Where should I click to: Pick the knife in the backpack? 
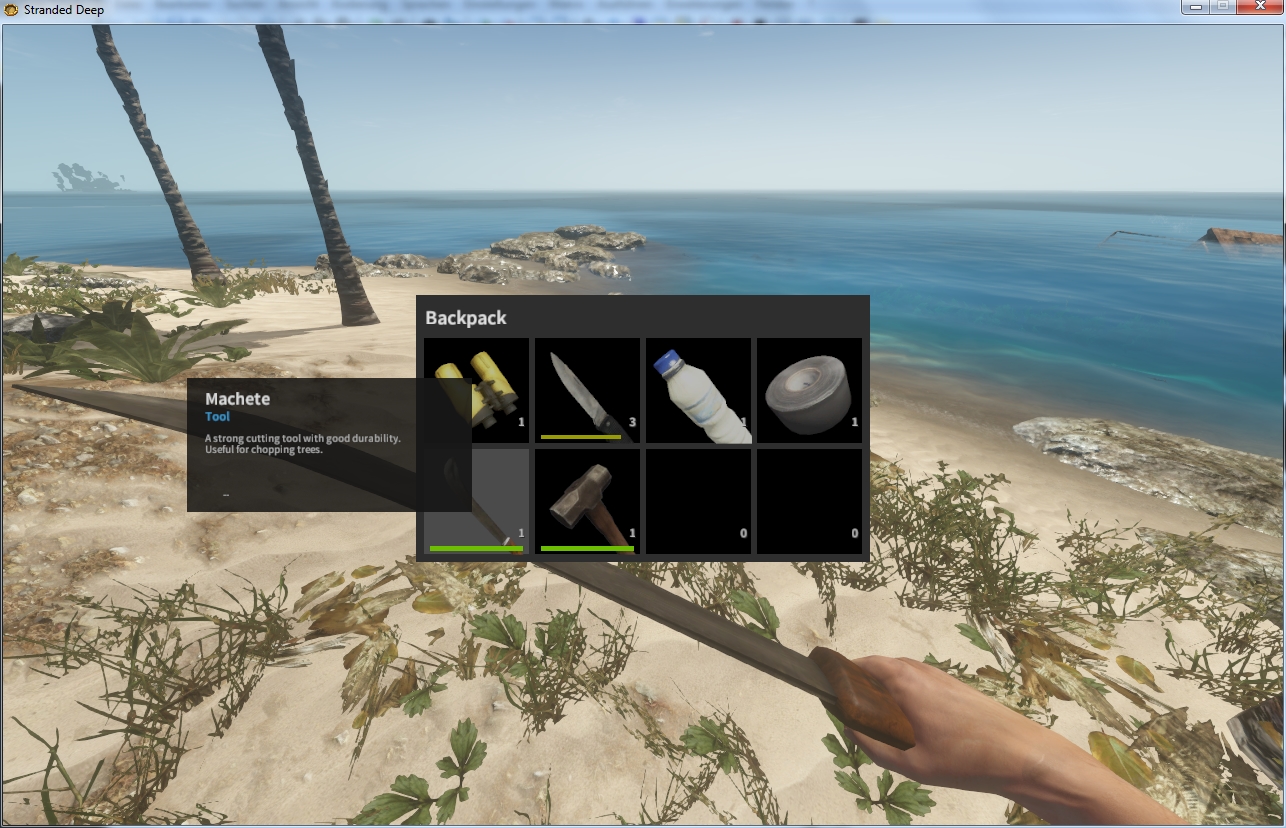(x=587, y=390)
